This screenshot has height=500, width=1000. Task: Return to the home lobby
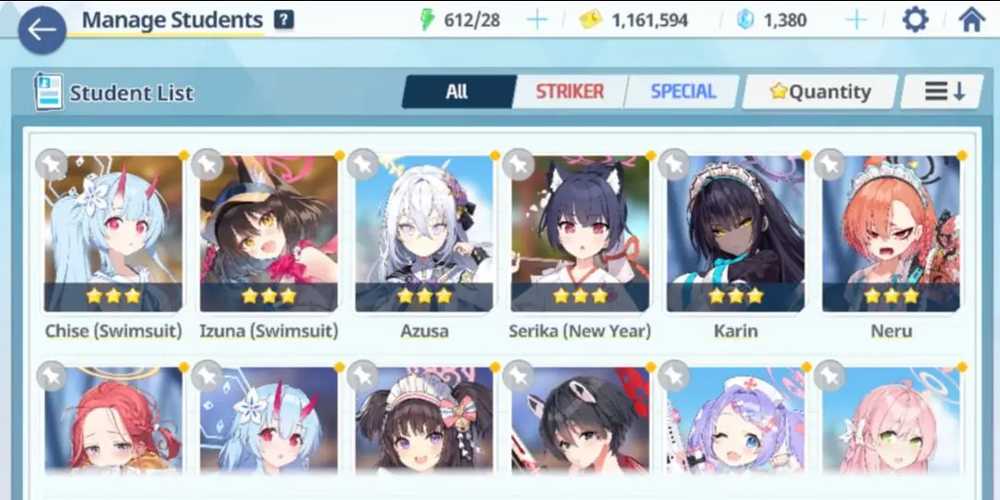click(971, 20)
